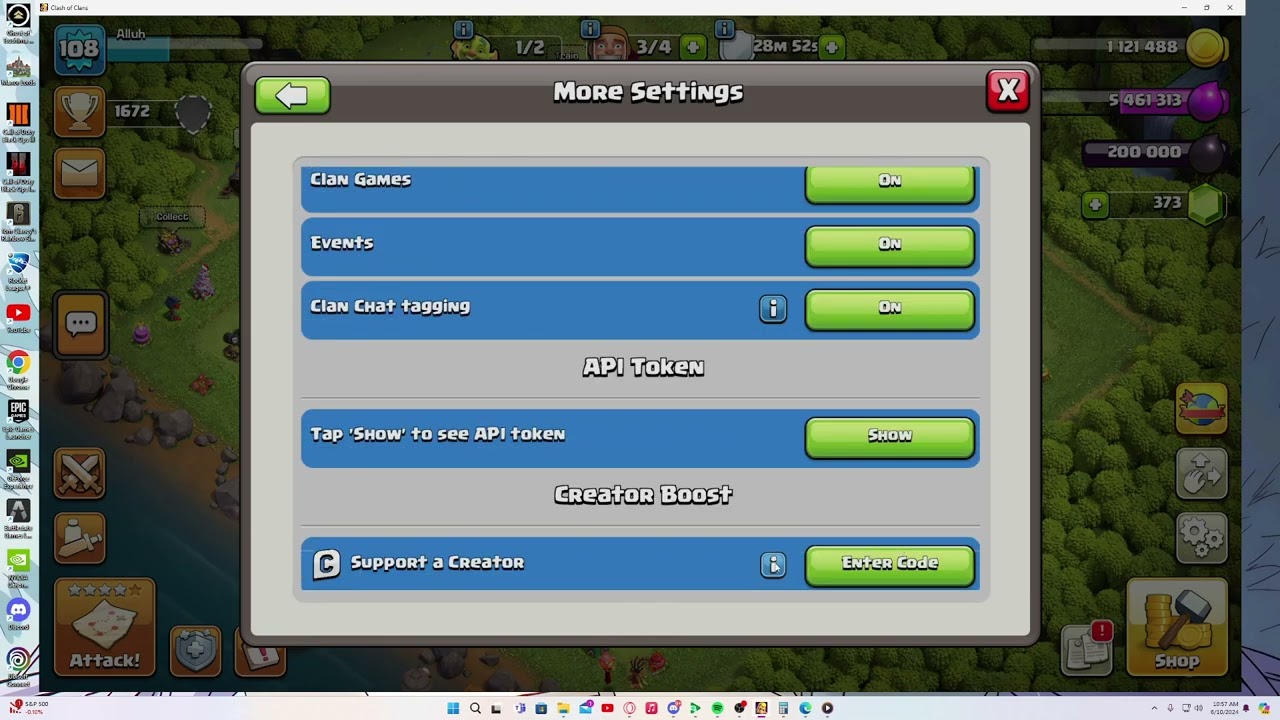Tap the info icon next to Support a Creator

773,564
